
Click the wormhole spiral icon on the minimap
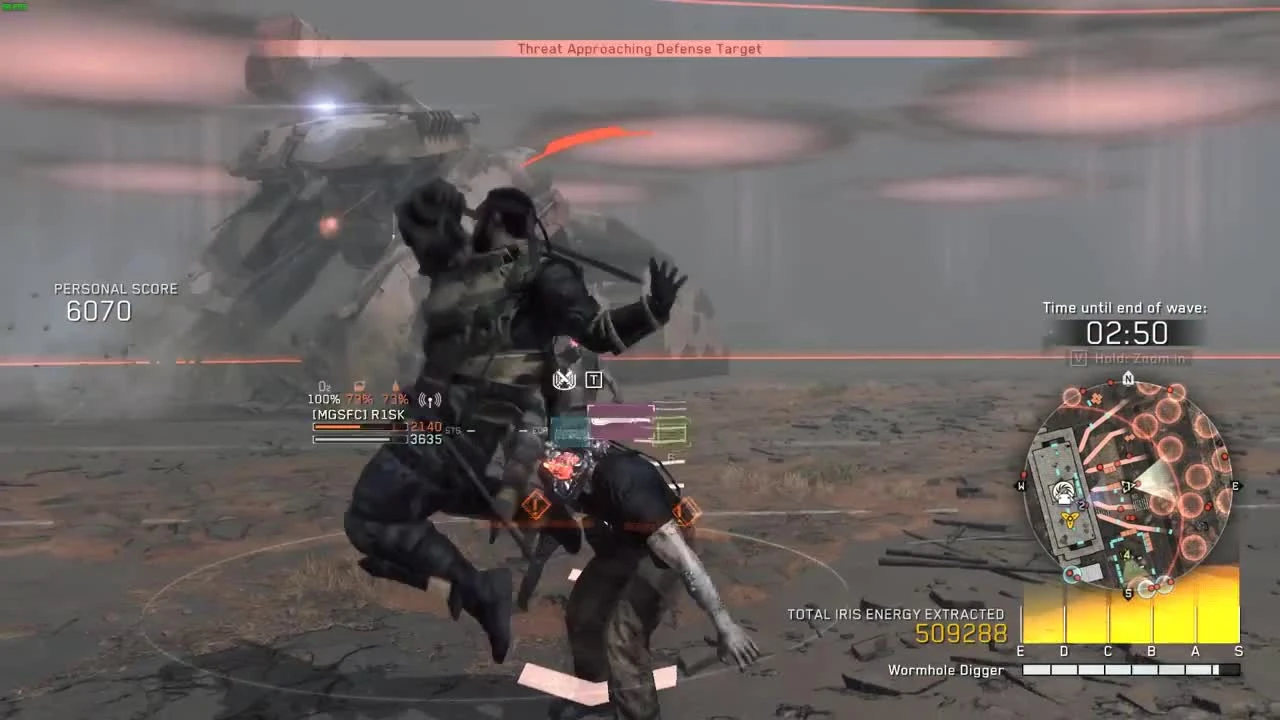coord(1064,488)
